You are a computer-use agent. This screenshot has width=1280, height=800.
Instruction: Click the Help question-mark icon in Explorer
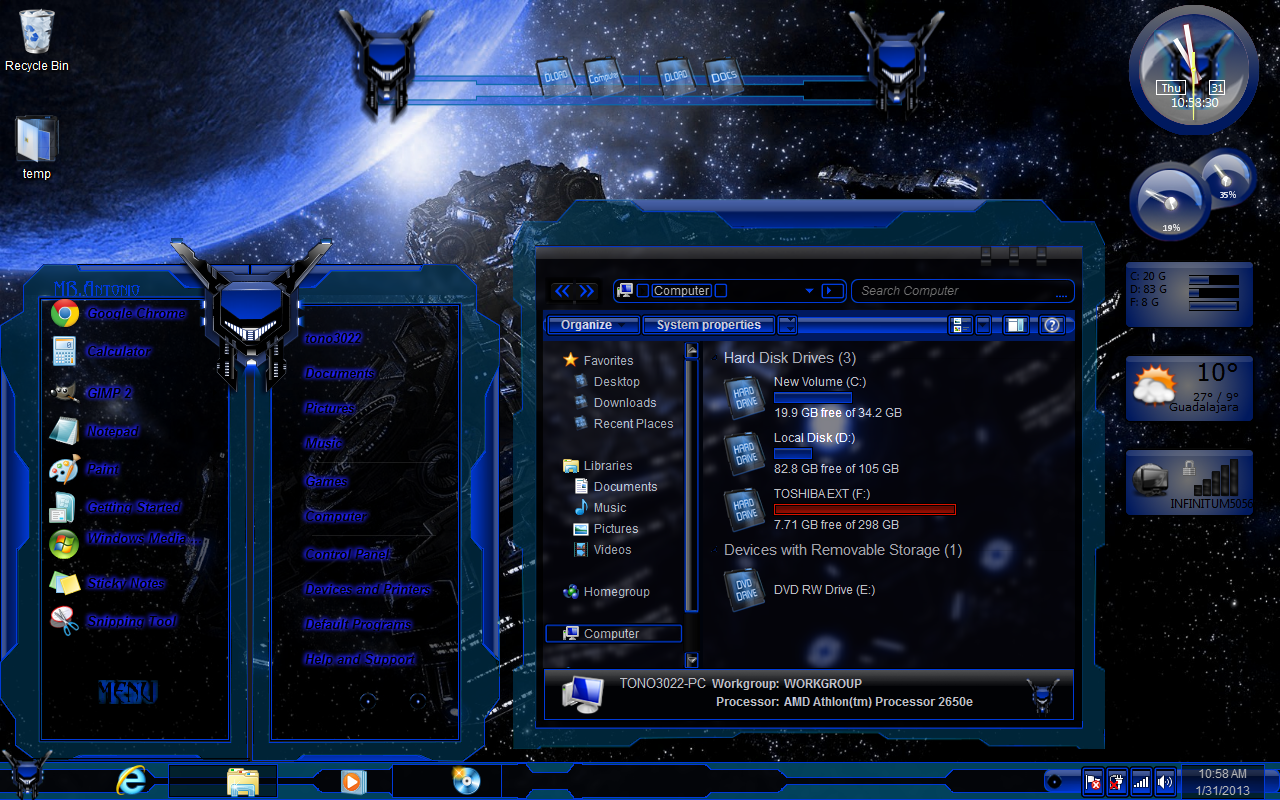coord(1051,325)
